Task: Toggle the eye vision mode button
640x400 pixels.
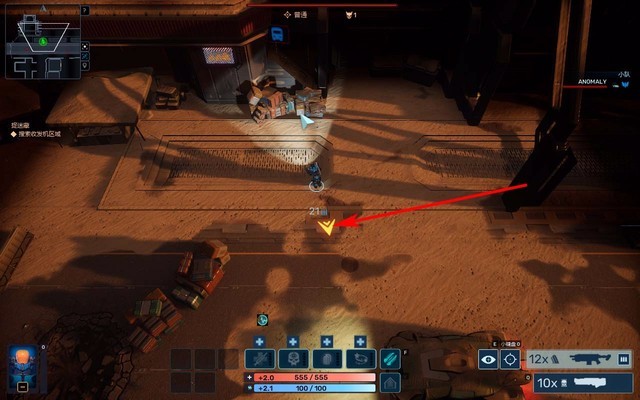Action: [x=489, y=359]
